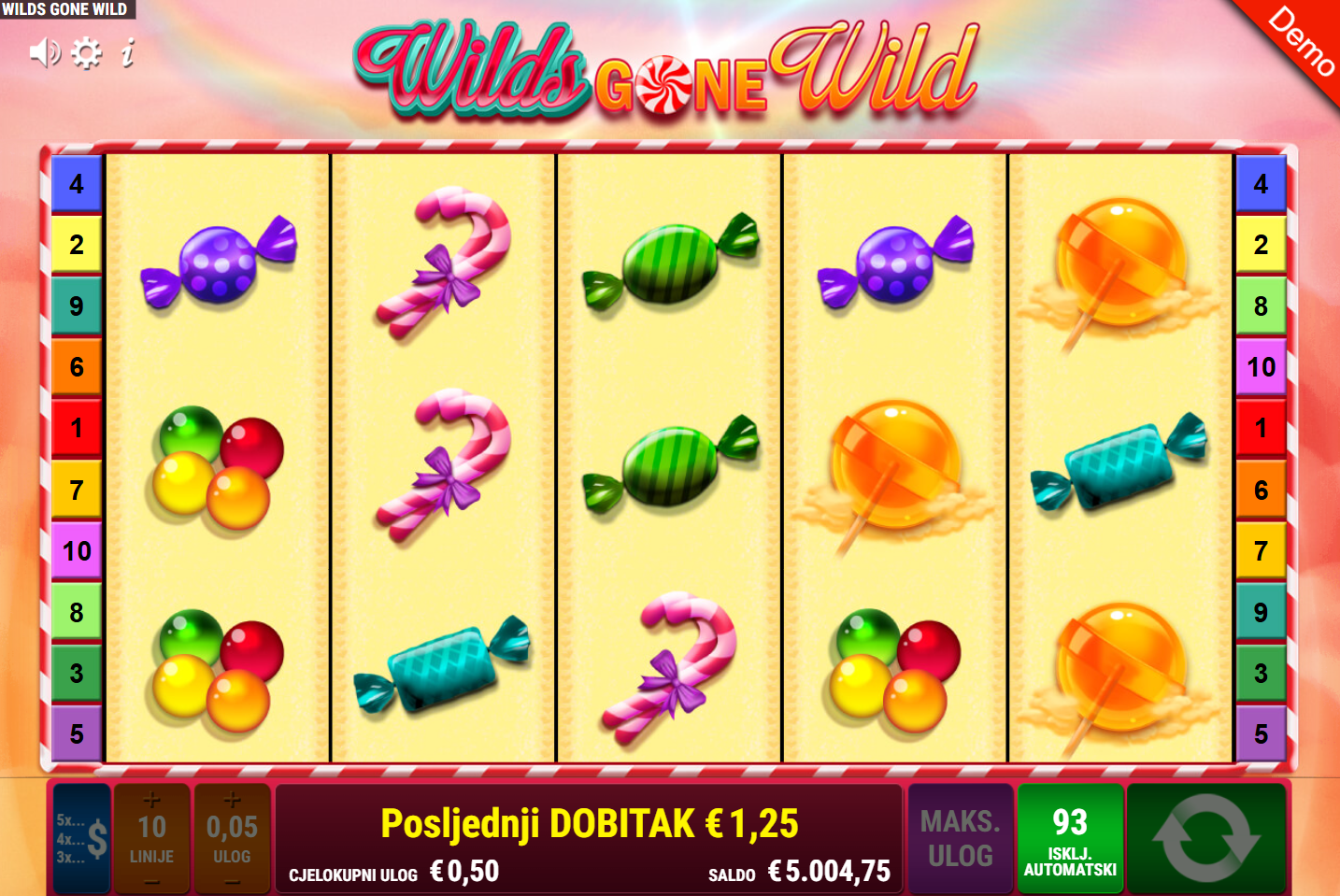This screenshot has height=896, width=1340.
Task: Mute the game sound
Action: 44,53
